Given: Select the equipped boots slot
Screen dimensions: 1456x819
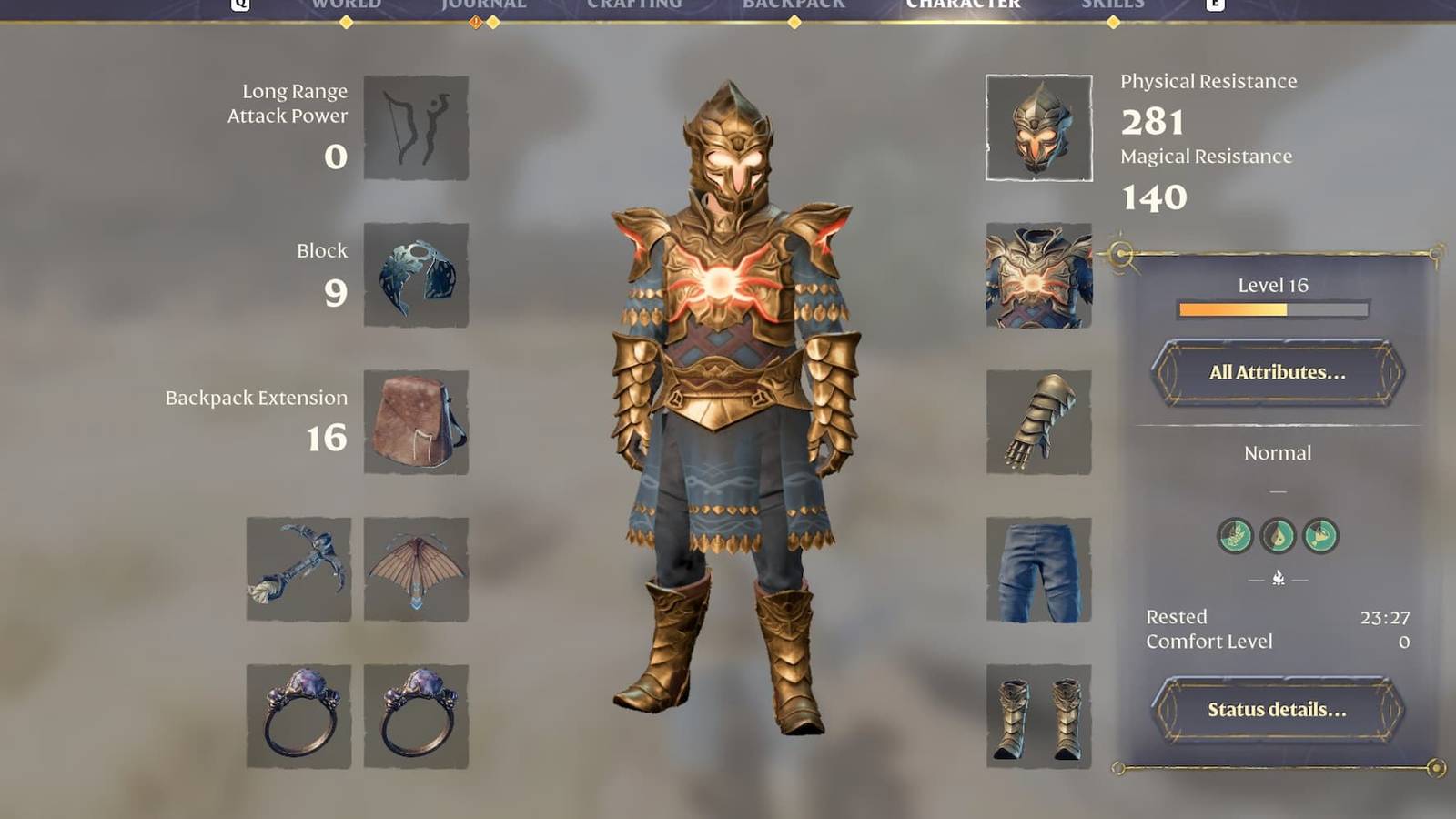Looking at the screenshot, I should click(x=1038, y=716).
